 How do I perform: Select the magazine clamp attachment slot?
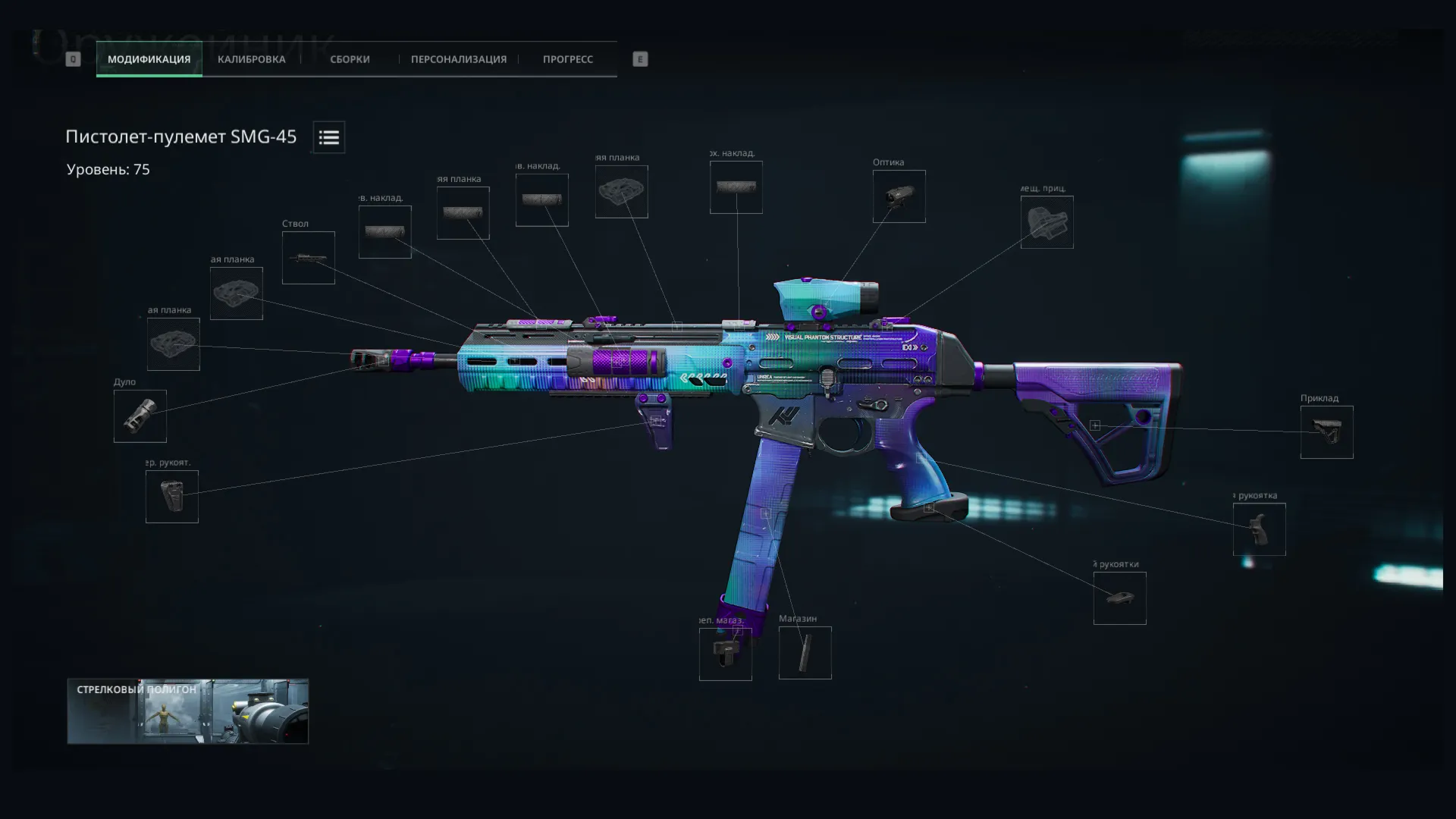click(x=725, y=654)
